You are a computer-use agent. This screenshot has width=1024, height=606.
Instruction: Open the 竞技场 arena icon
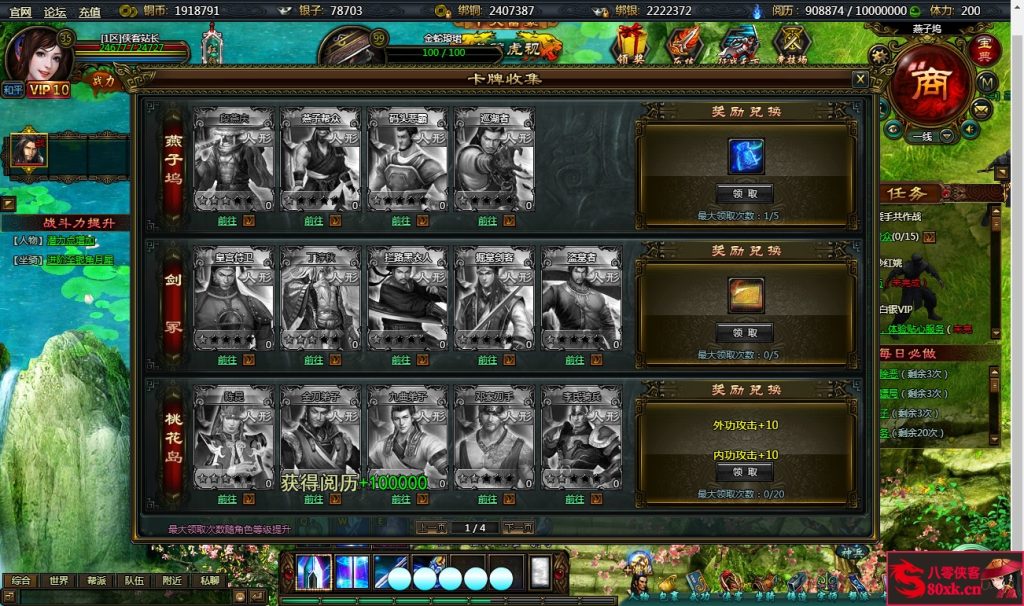[x=792, y=43]
